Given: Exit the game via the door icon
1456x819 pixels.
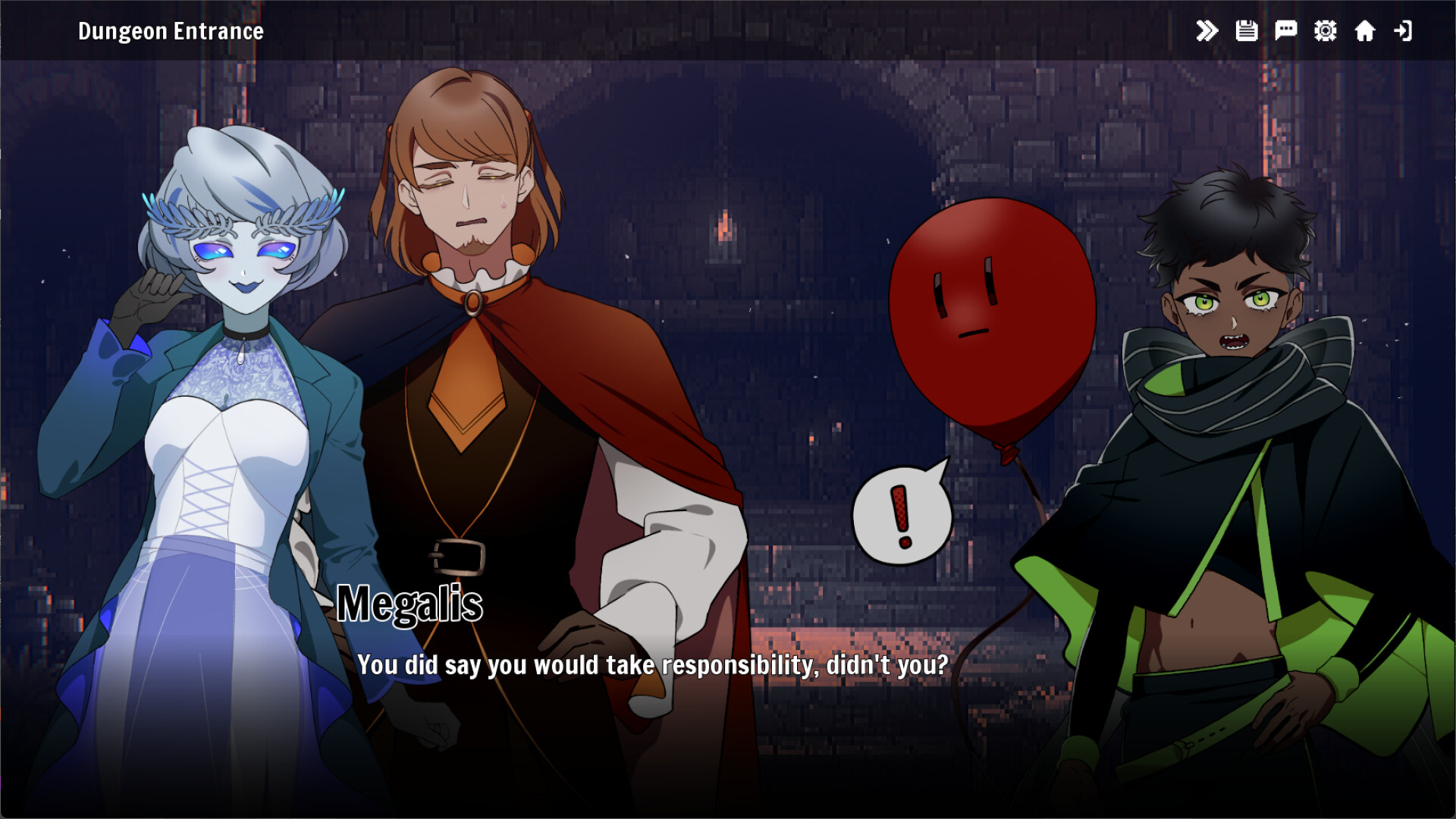Looking at the screenshot, I should click(1404, 30).
